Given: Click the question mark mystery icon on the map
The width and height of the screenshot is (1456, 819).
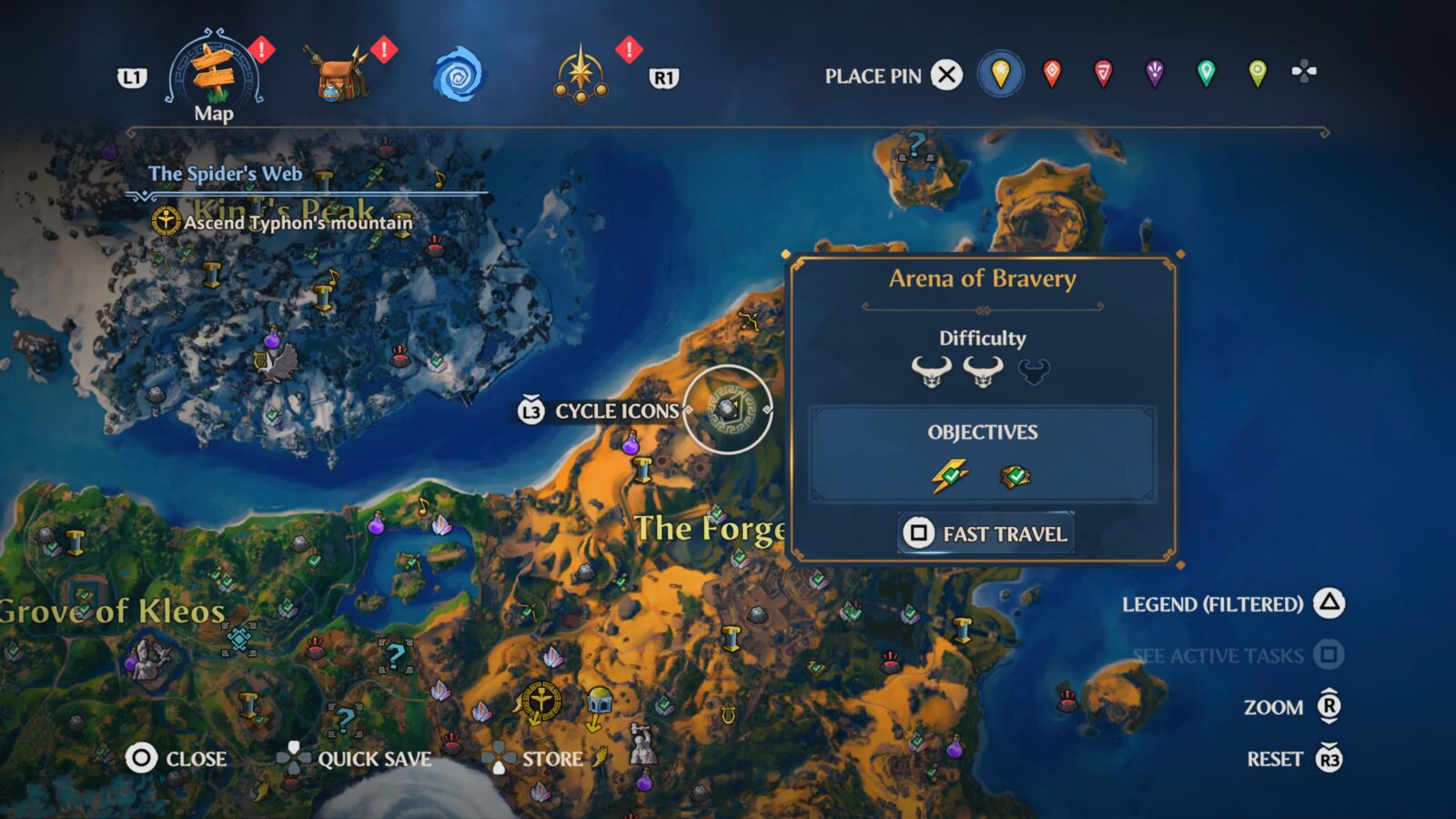Looking at the screenshot, I should [x=393, y=653].
